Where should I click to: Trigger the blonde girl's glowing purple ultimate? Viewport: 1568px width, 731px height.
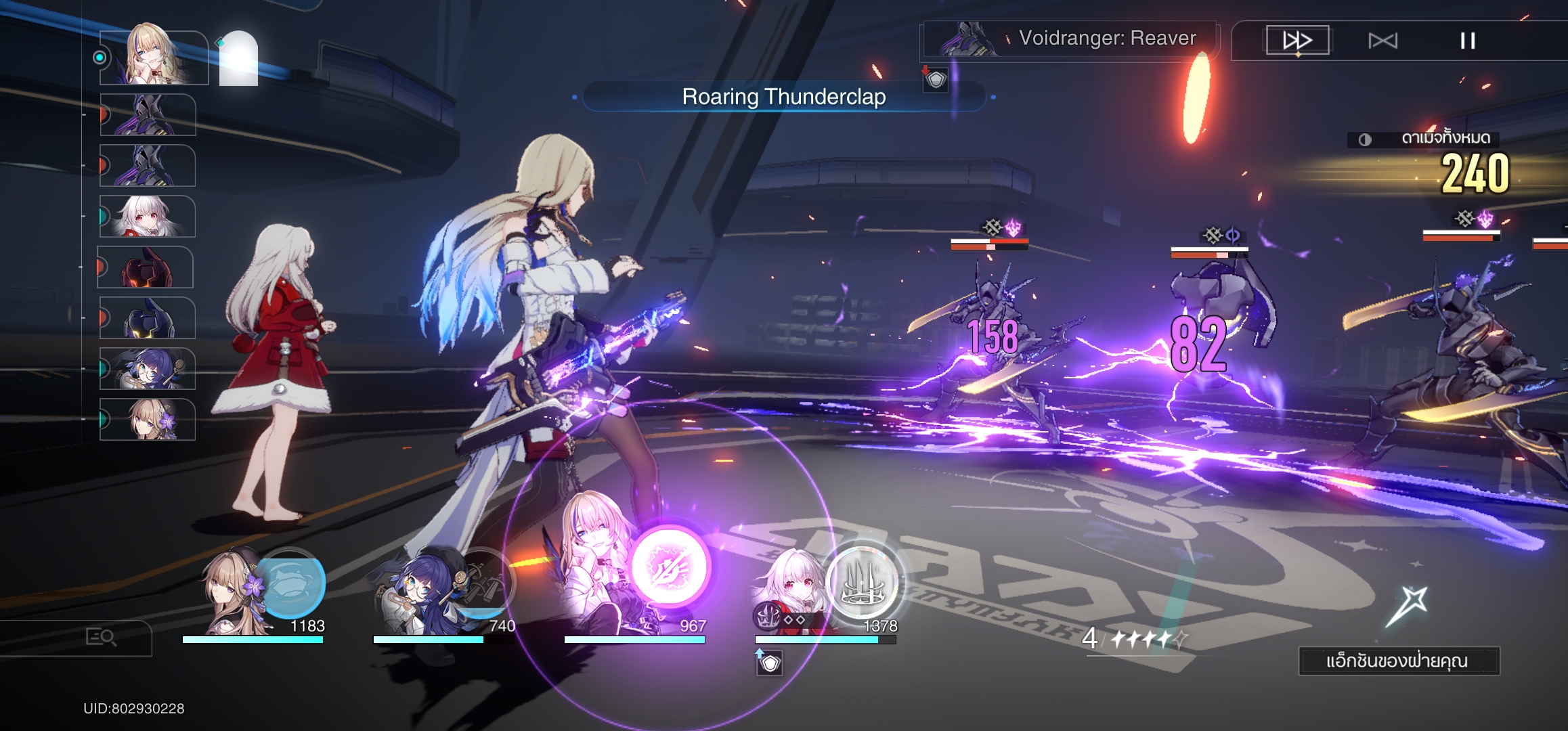pyautogui.click(x=669, y=567)
